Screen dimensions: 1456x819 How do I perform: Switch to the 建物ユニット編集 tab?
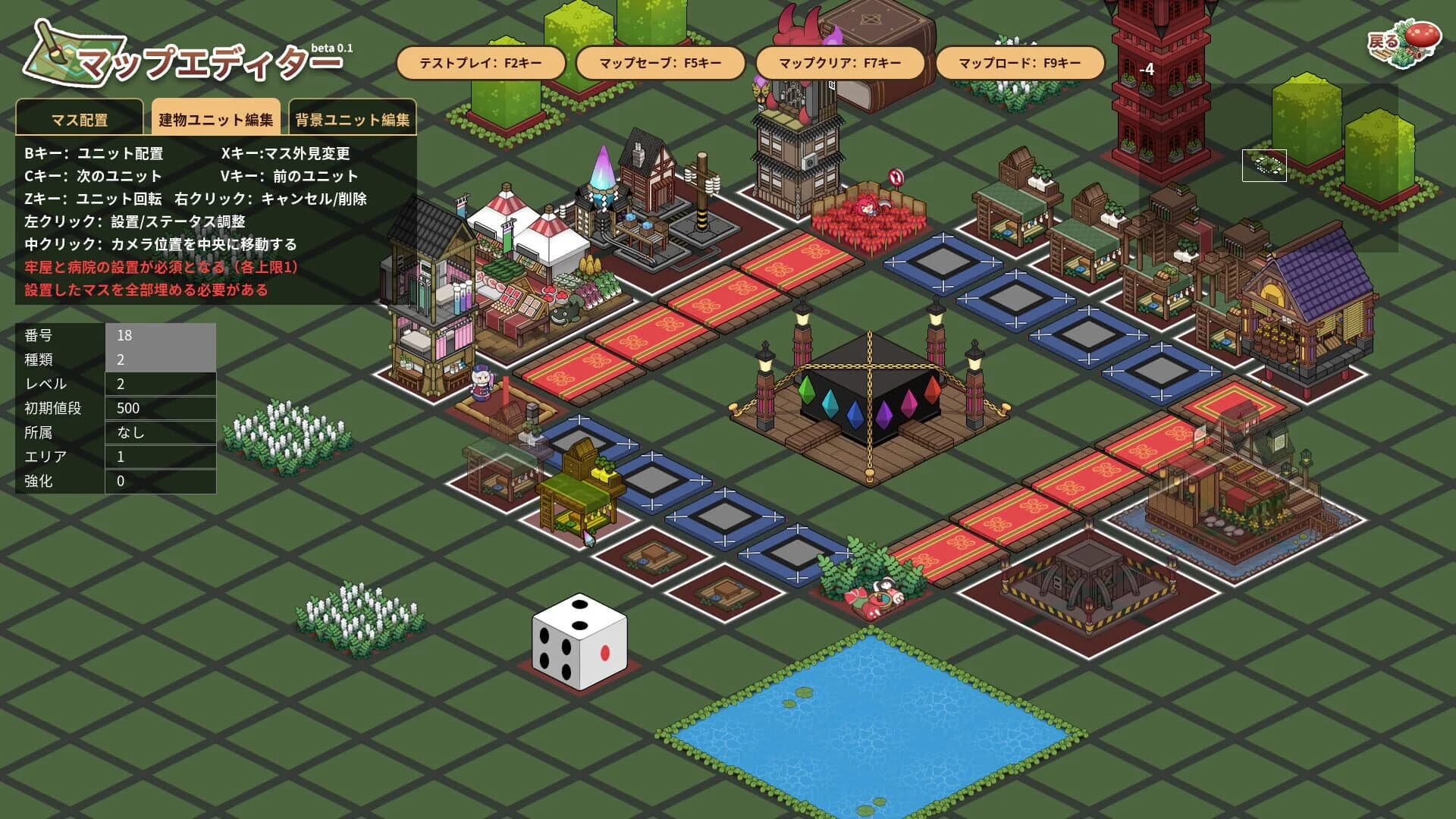coord(216,116)
